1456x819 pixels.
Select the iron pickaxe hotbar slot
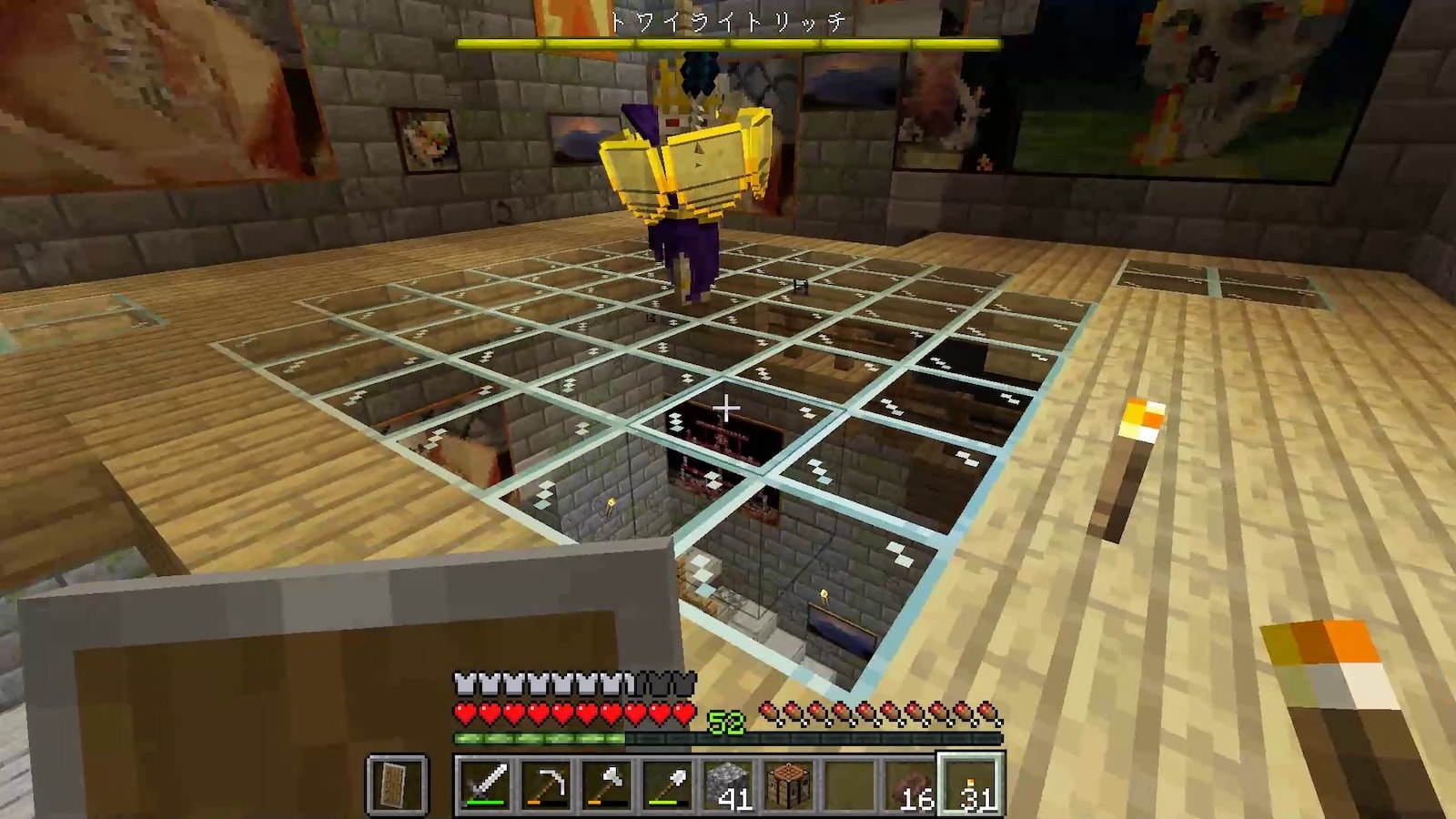click(x=546, y=784)
